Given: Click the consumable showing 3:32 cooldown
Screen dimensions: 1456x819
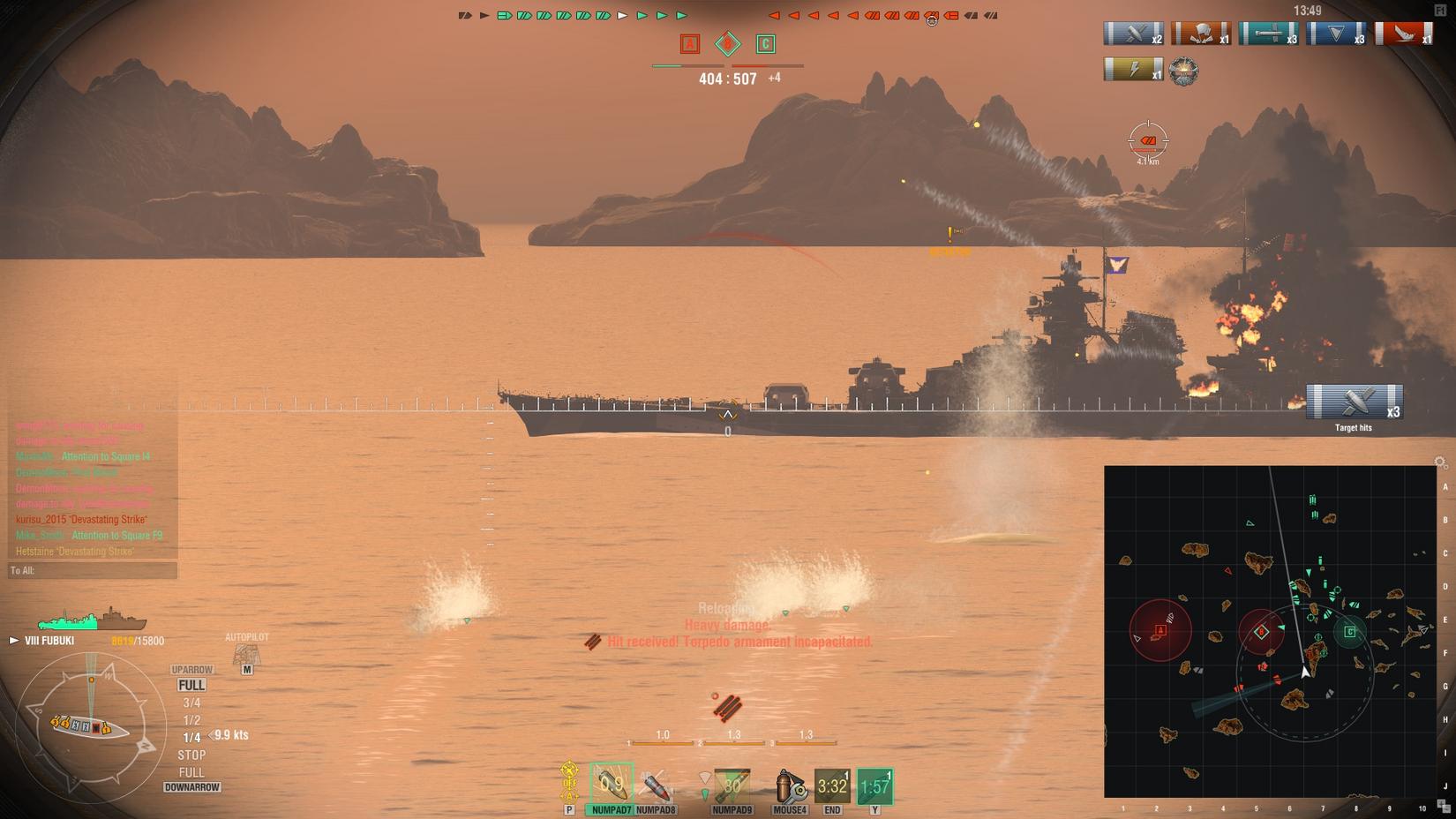Looking at the screenshot, I should (x=831, y=785).
